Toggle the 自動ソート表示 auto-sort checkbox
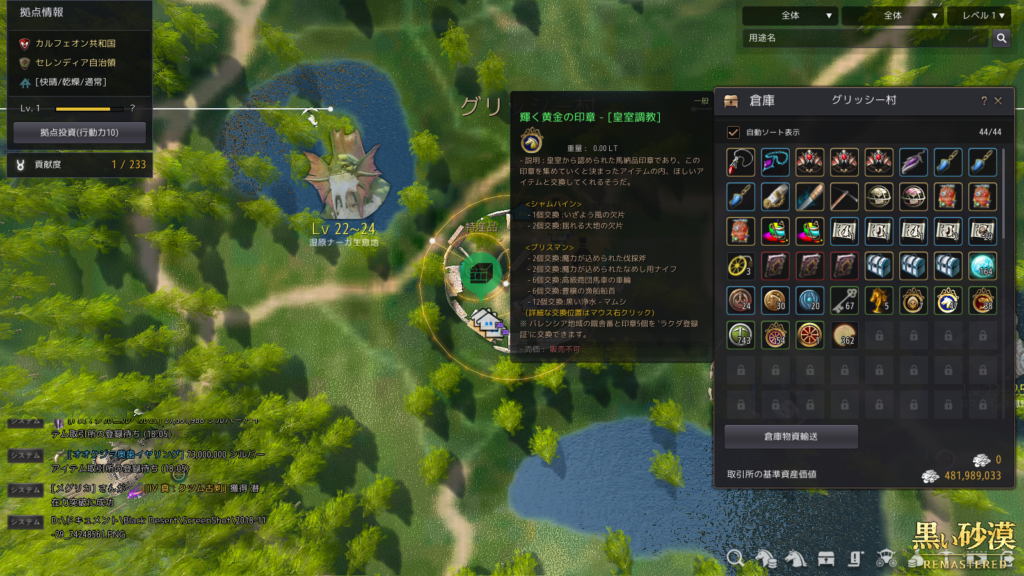This screenshot has height=576, width=1024. point(733,132)
